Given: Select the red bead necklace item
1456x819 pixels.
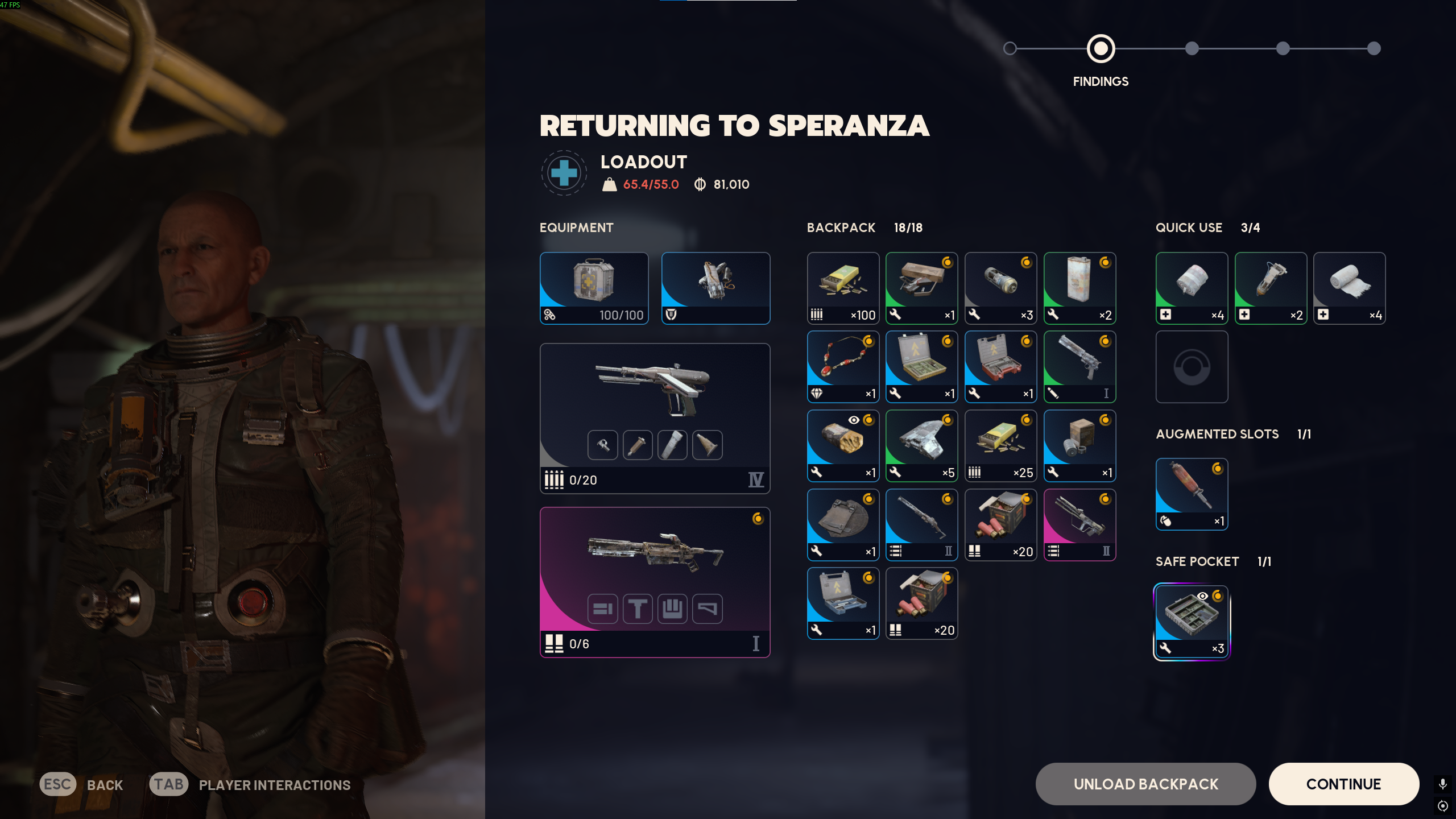Looking at the screenshot, I should [x=843, y=367].
